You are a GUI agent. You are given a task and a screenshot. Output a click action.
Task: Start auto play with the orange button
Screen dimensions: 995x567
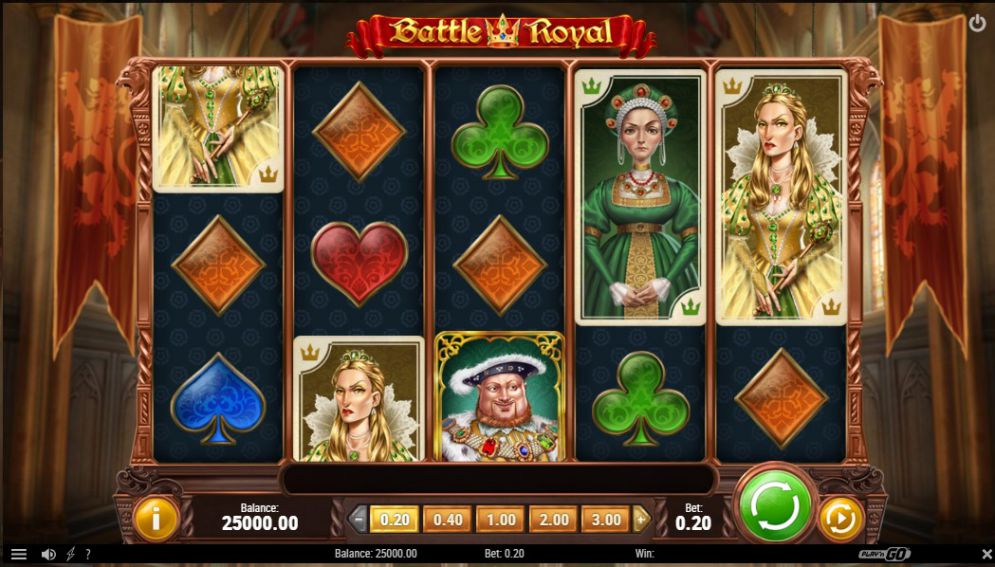coord(841,519)
